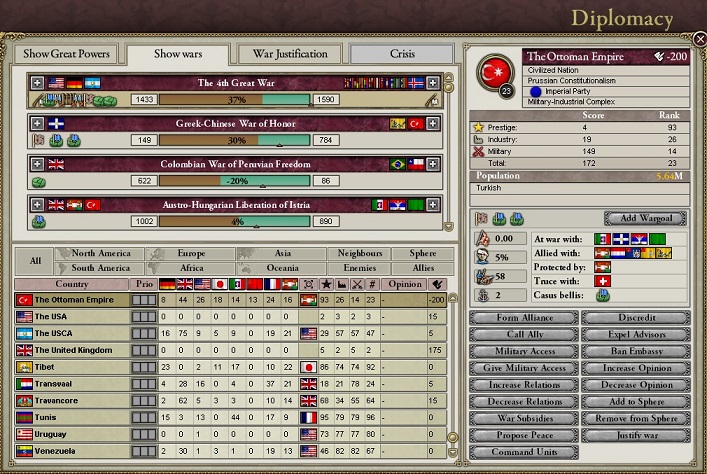Choose the Call Ally action
The width and height of the screenshot is (707, 474).
pyautogui.click(x=523, y=335)
